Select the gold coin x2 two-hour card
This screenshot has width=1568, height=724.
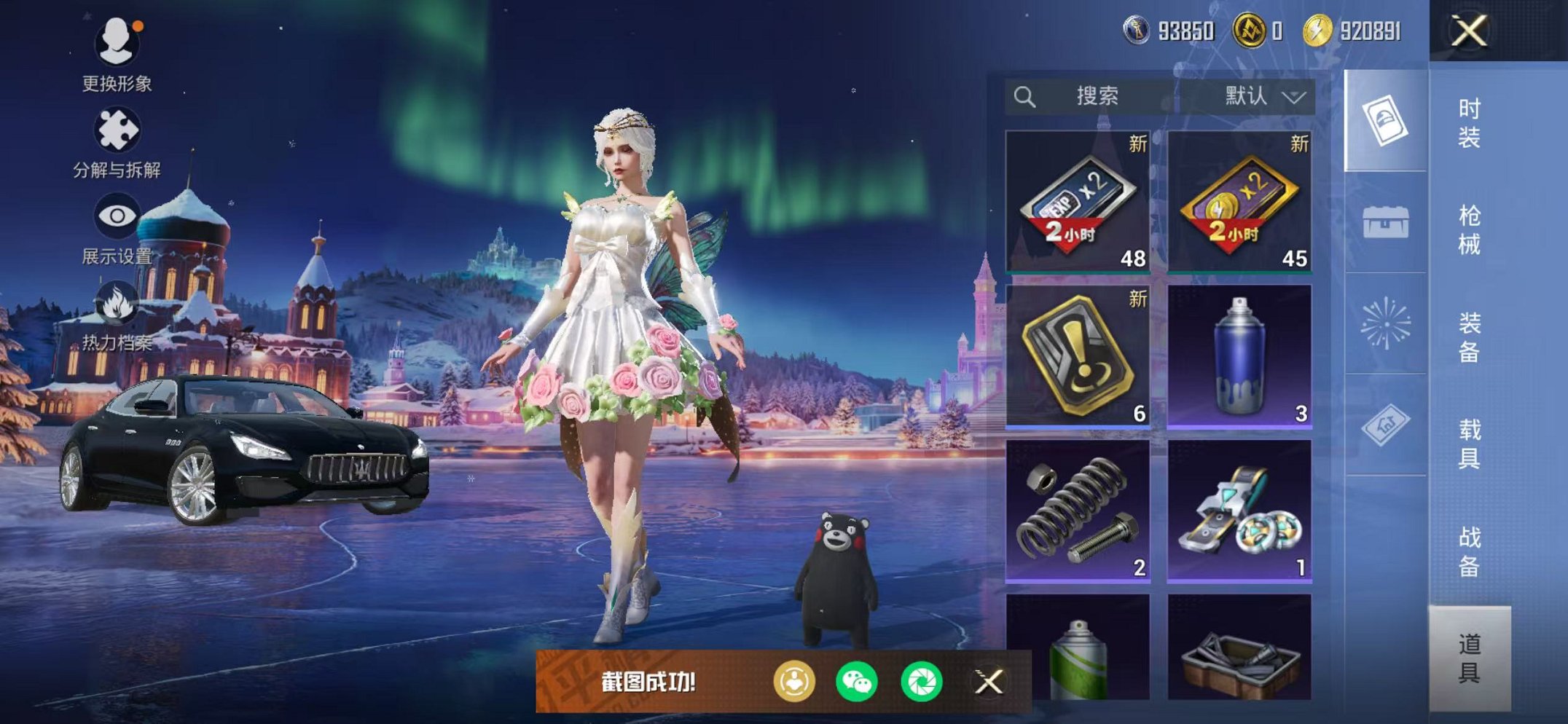coord(1239,202)
